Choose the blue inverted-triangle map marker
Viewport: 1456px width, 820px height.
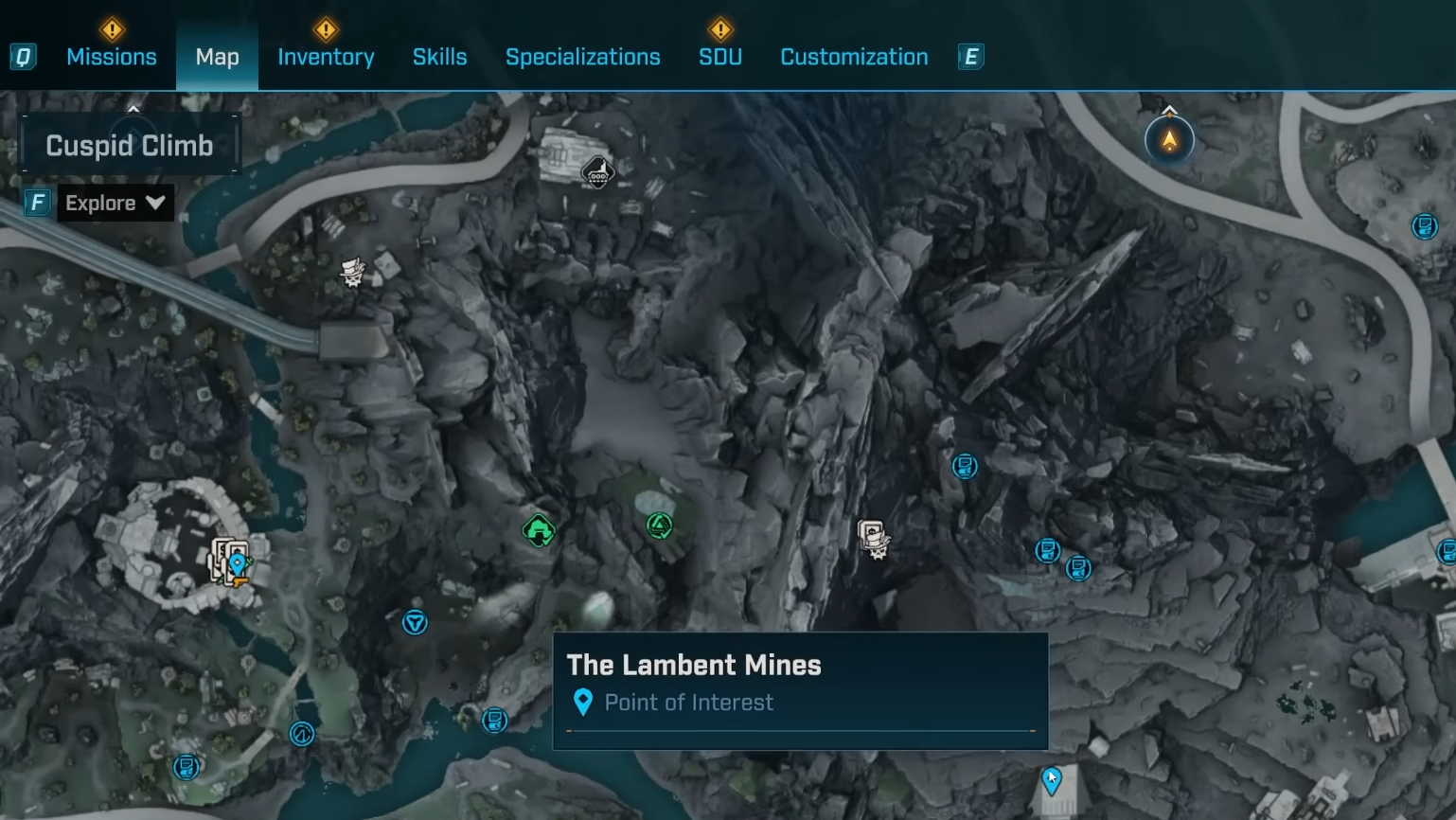(x=415, y=622)
